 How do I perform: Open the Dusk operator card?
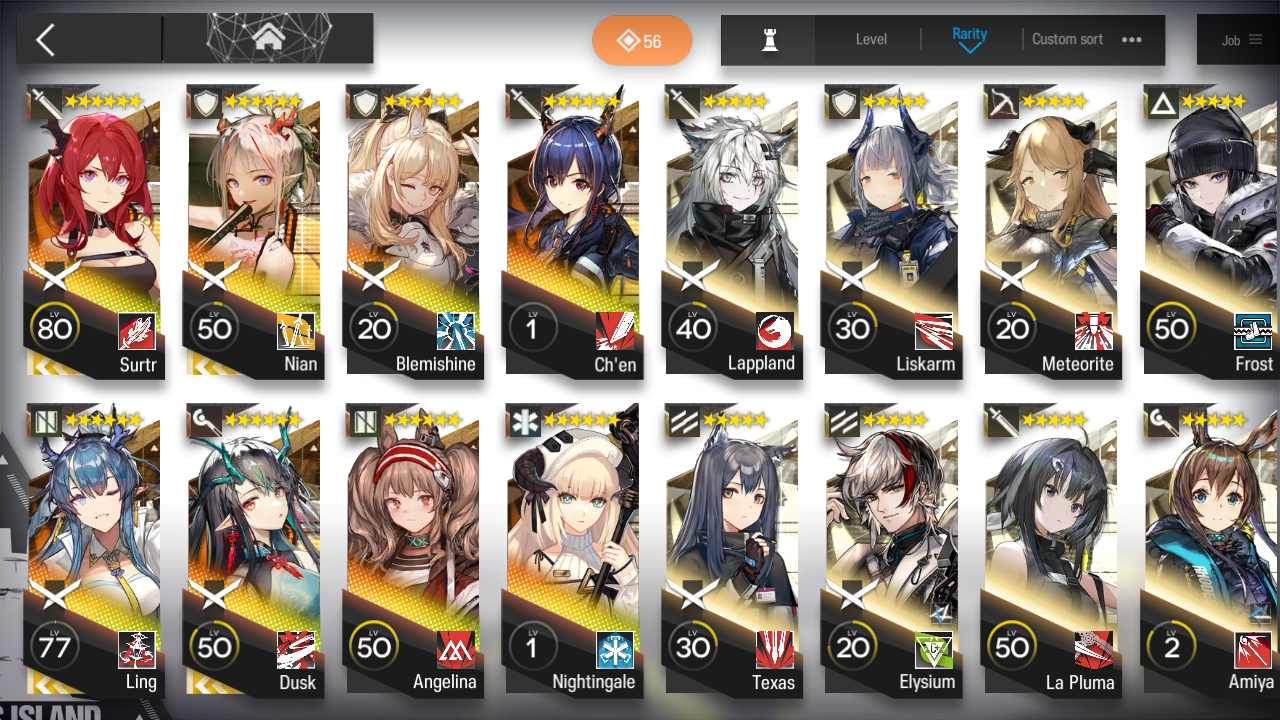click(x=254, y=550)
